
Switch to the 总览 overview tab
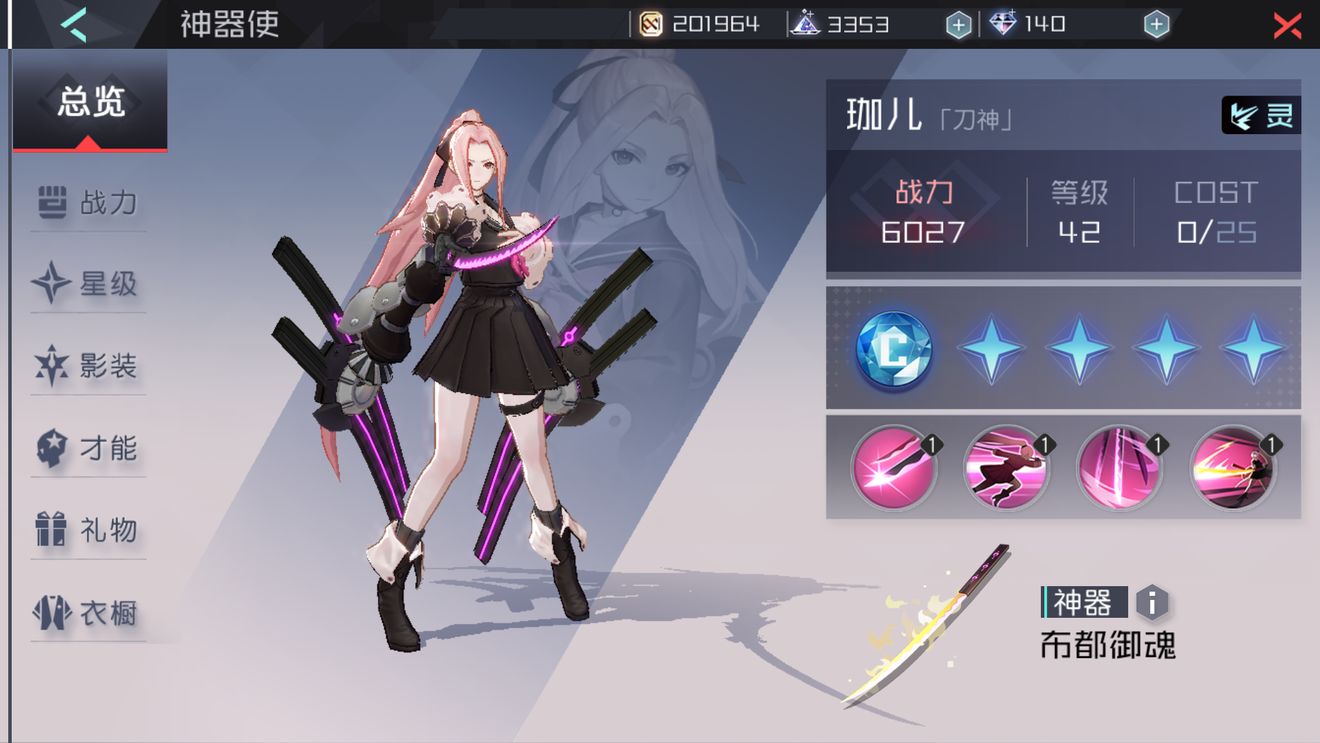coord(90,102)
